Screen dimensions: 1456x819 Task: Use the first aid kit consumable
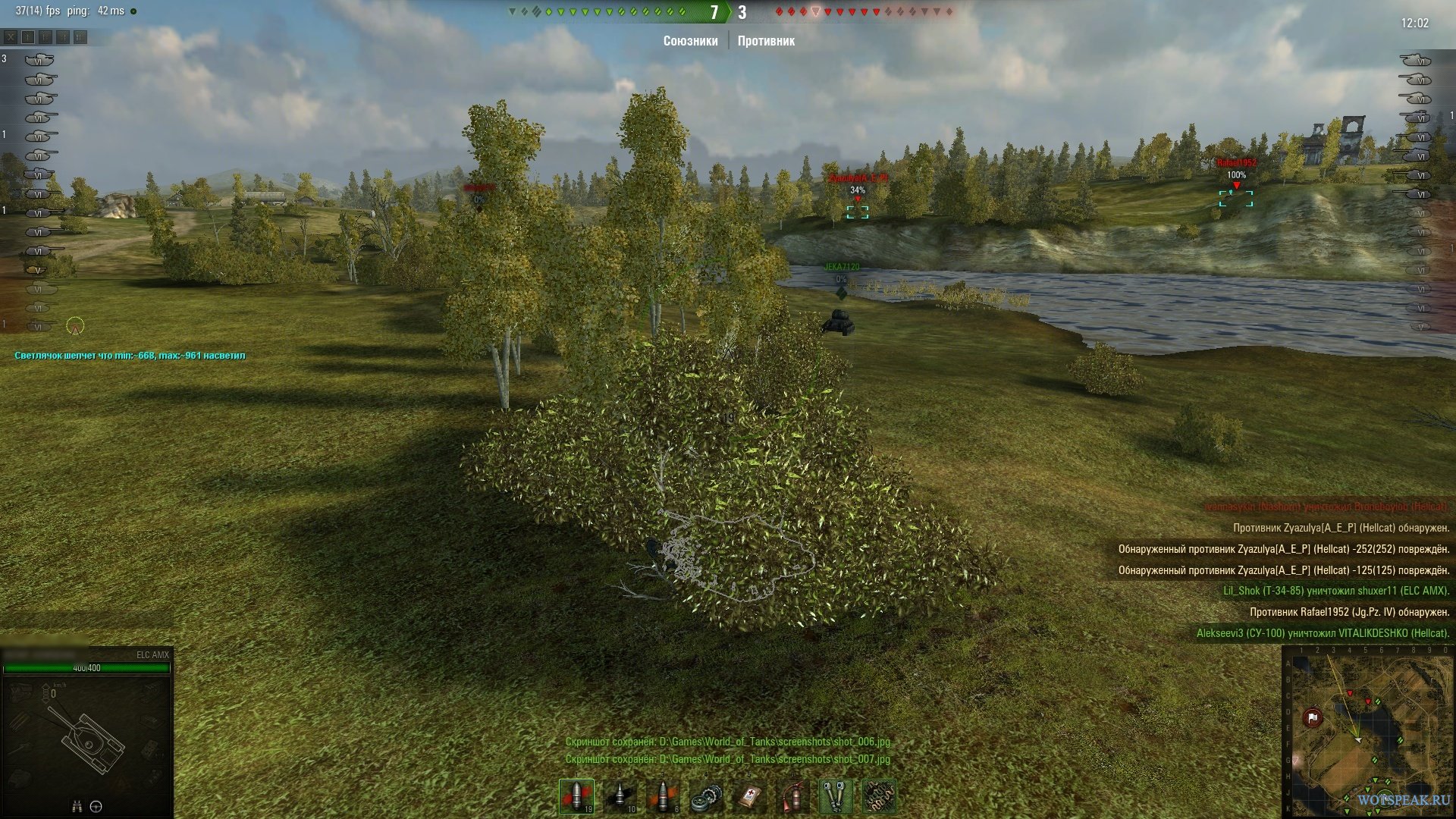point(750,797)
